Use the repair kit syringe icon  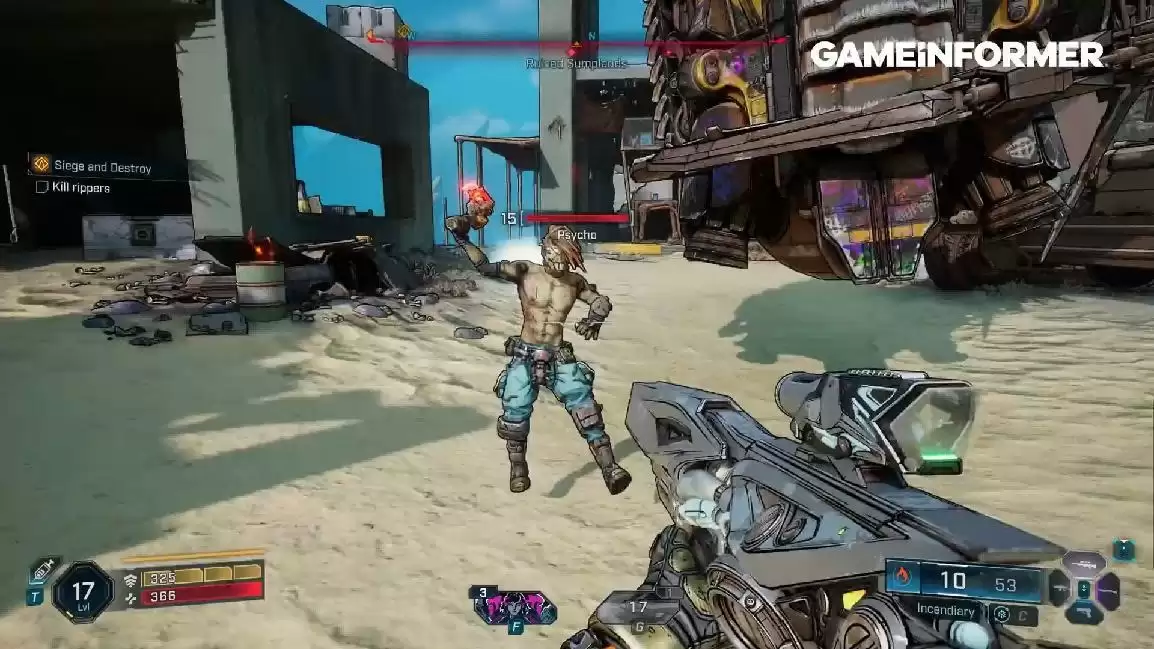coord(45,572)
